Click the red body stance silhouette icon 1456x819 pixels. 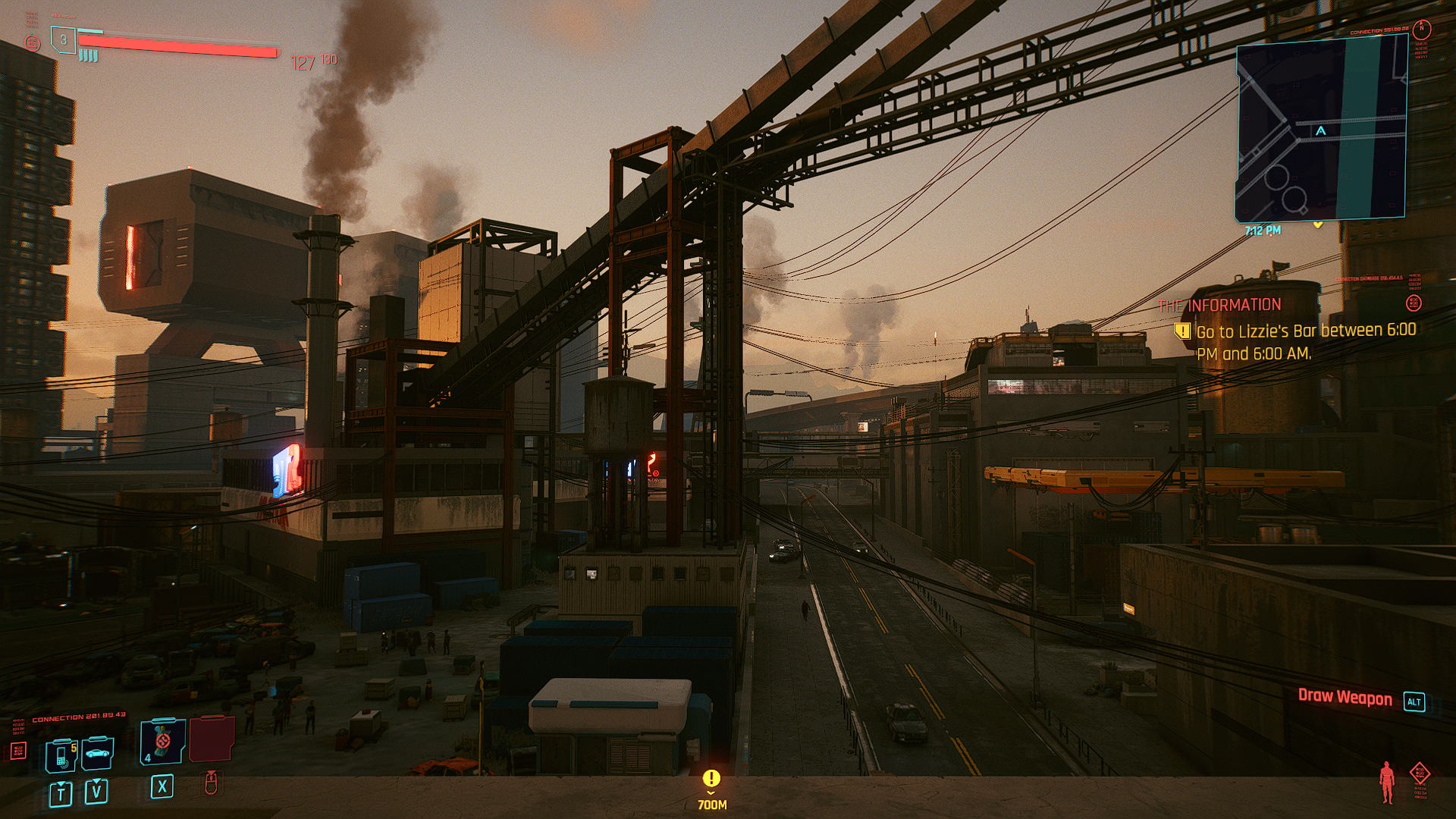tap(1387, 782)
